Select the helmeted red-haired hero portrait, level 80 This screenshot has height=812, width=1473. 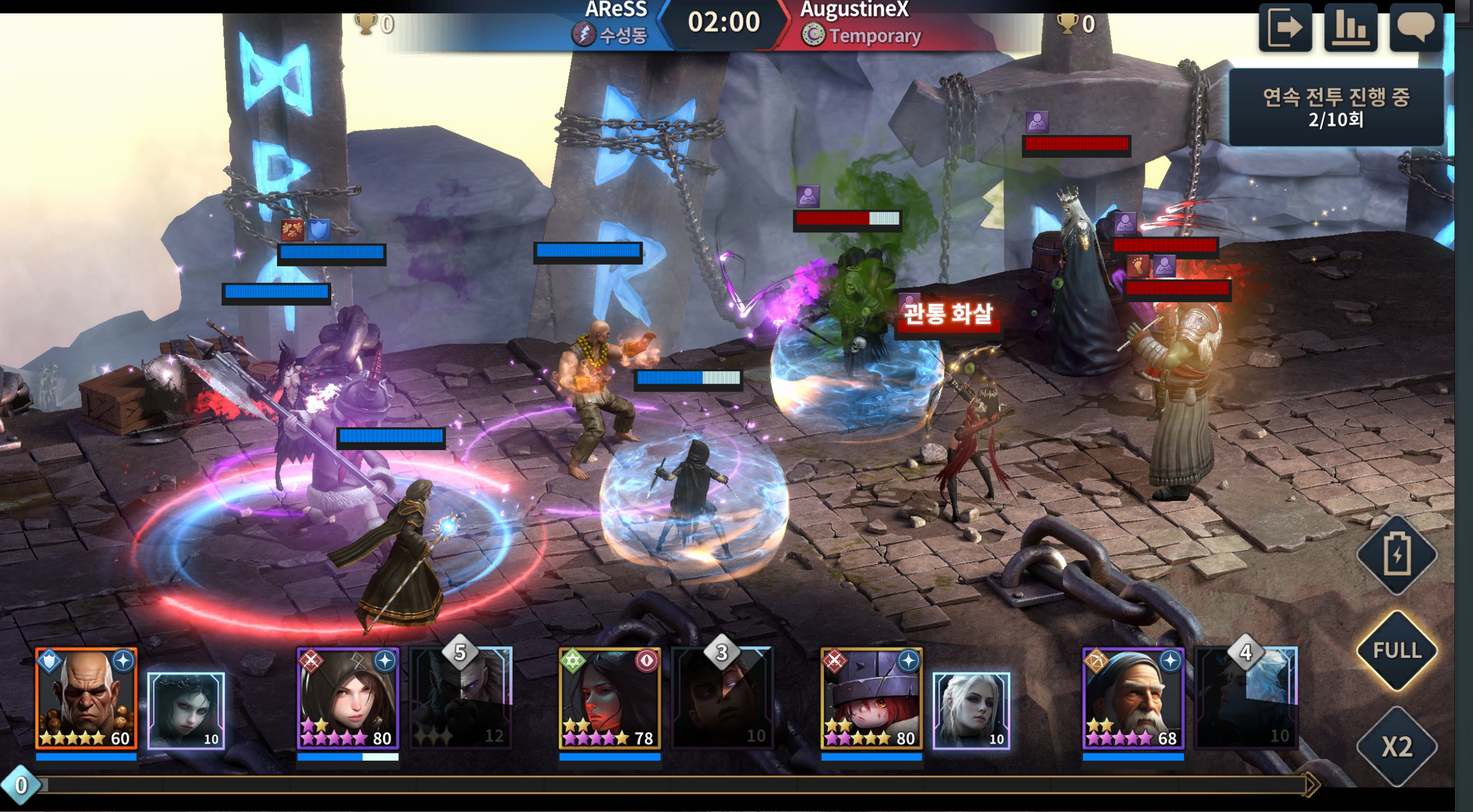click(871, 698)
